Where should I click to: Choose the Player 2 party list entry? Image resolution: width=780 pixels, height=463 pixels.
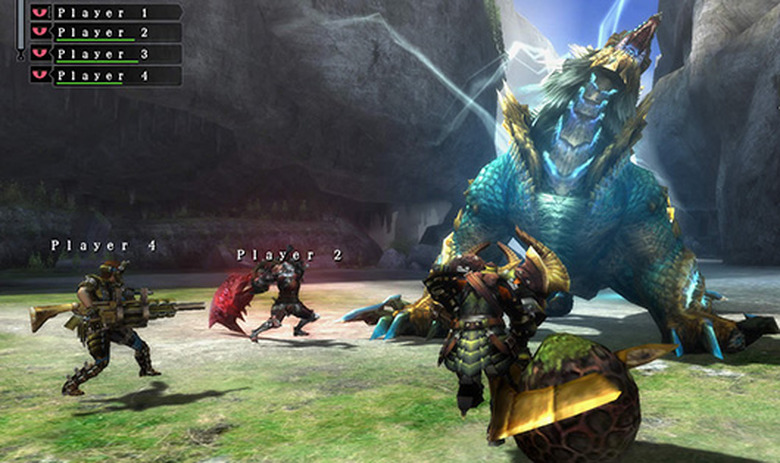pos(105,33)
